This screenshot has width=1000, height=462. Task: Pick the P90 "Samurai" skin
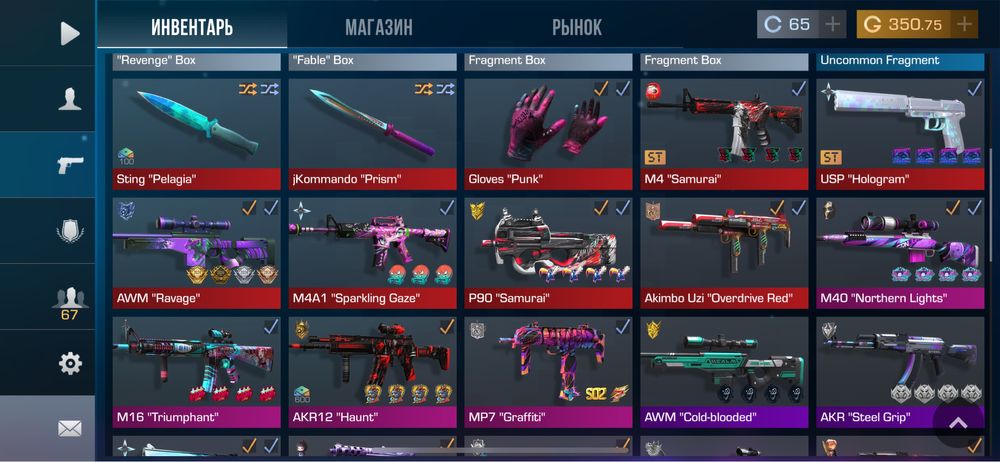pos(548,250)
